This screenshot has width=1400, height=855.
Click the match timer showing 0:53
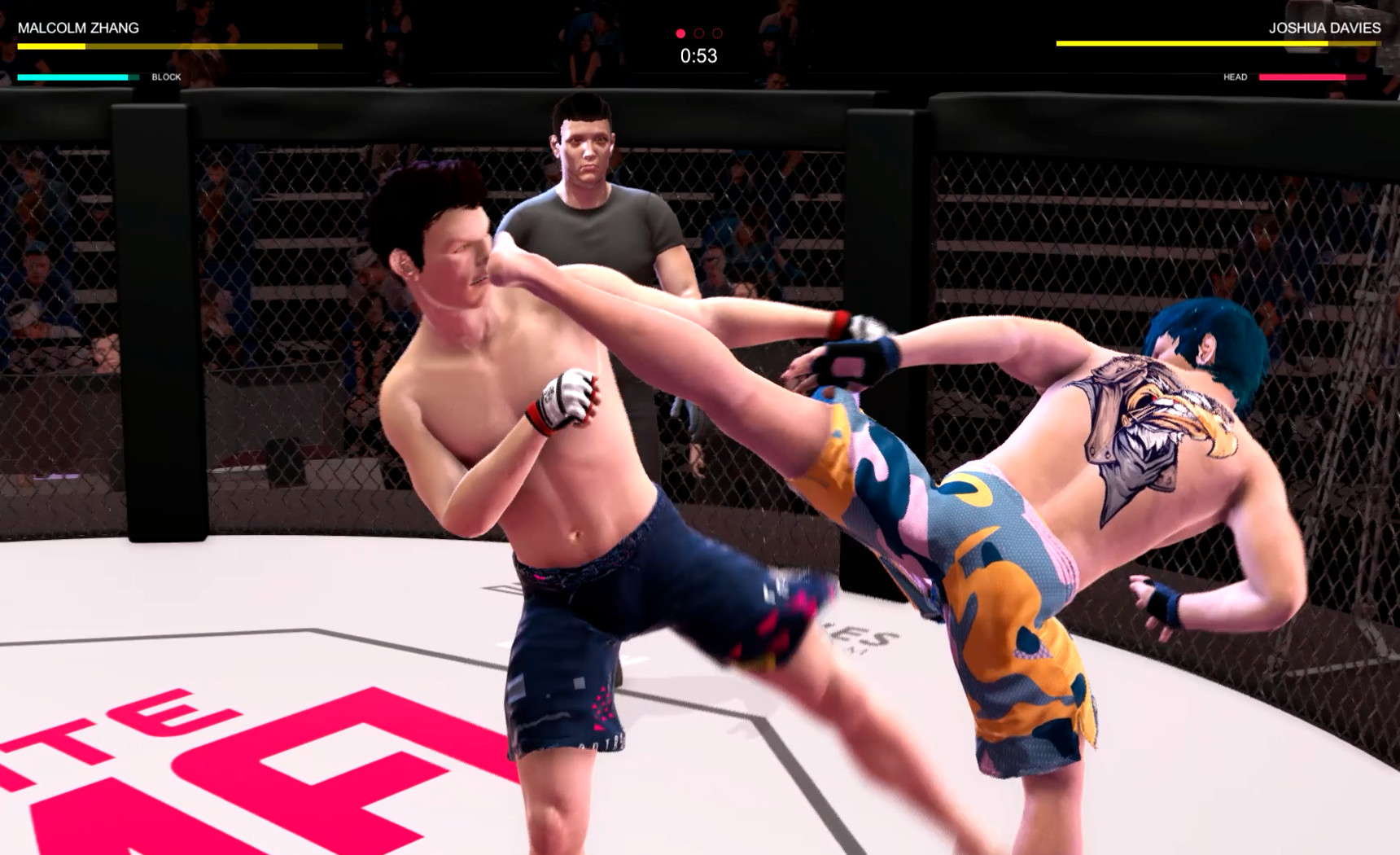(x=698, y=56)
